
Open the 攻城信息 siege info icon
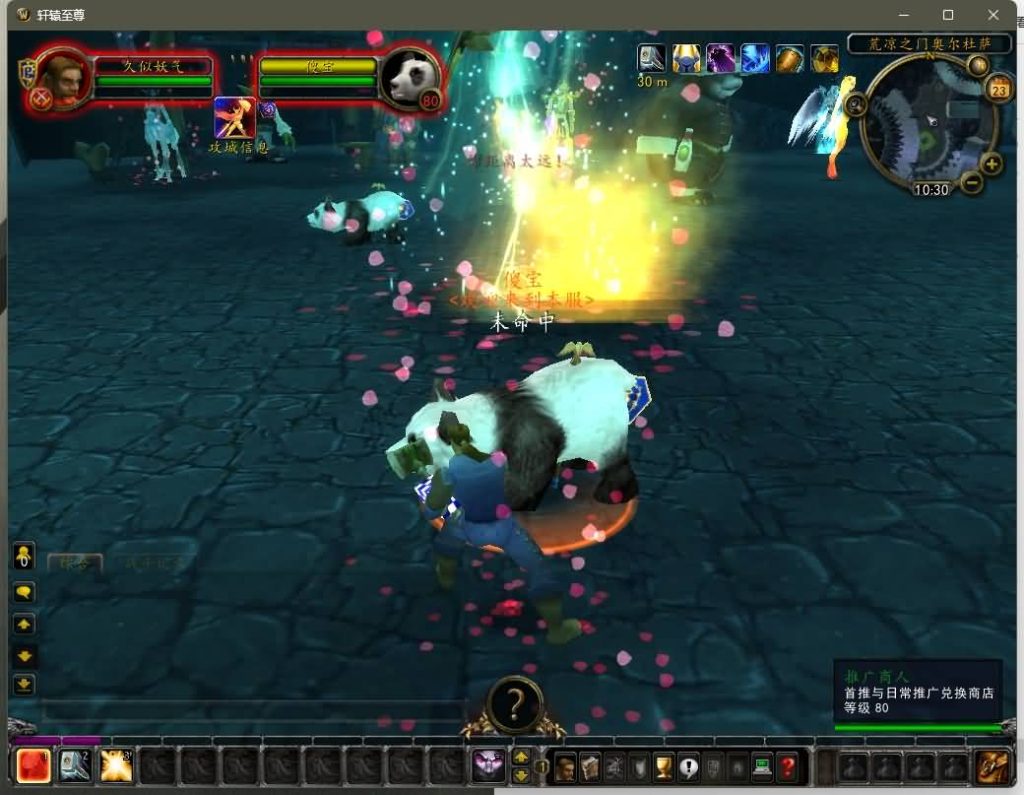(x=234, y=118)
